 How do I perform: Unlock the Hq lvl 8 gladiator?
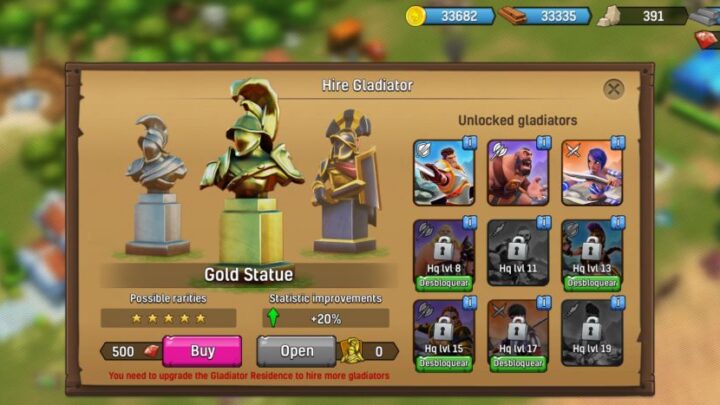[444, 283]
